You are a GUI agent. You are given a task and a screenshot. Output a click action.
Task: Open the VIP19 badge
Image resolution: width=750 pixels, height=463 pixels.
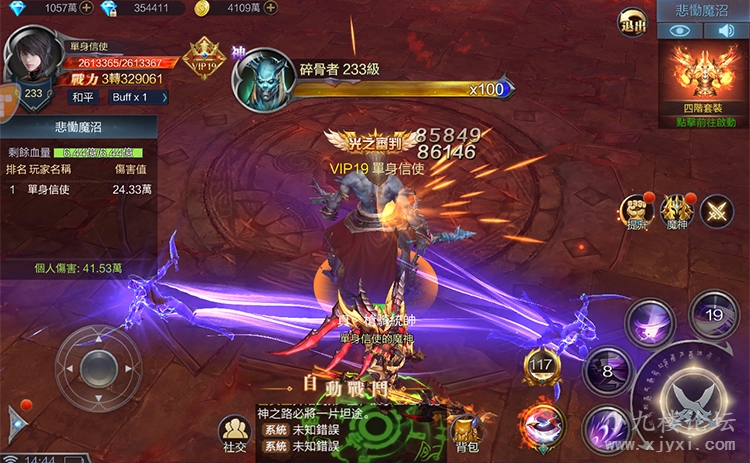206,56
